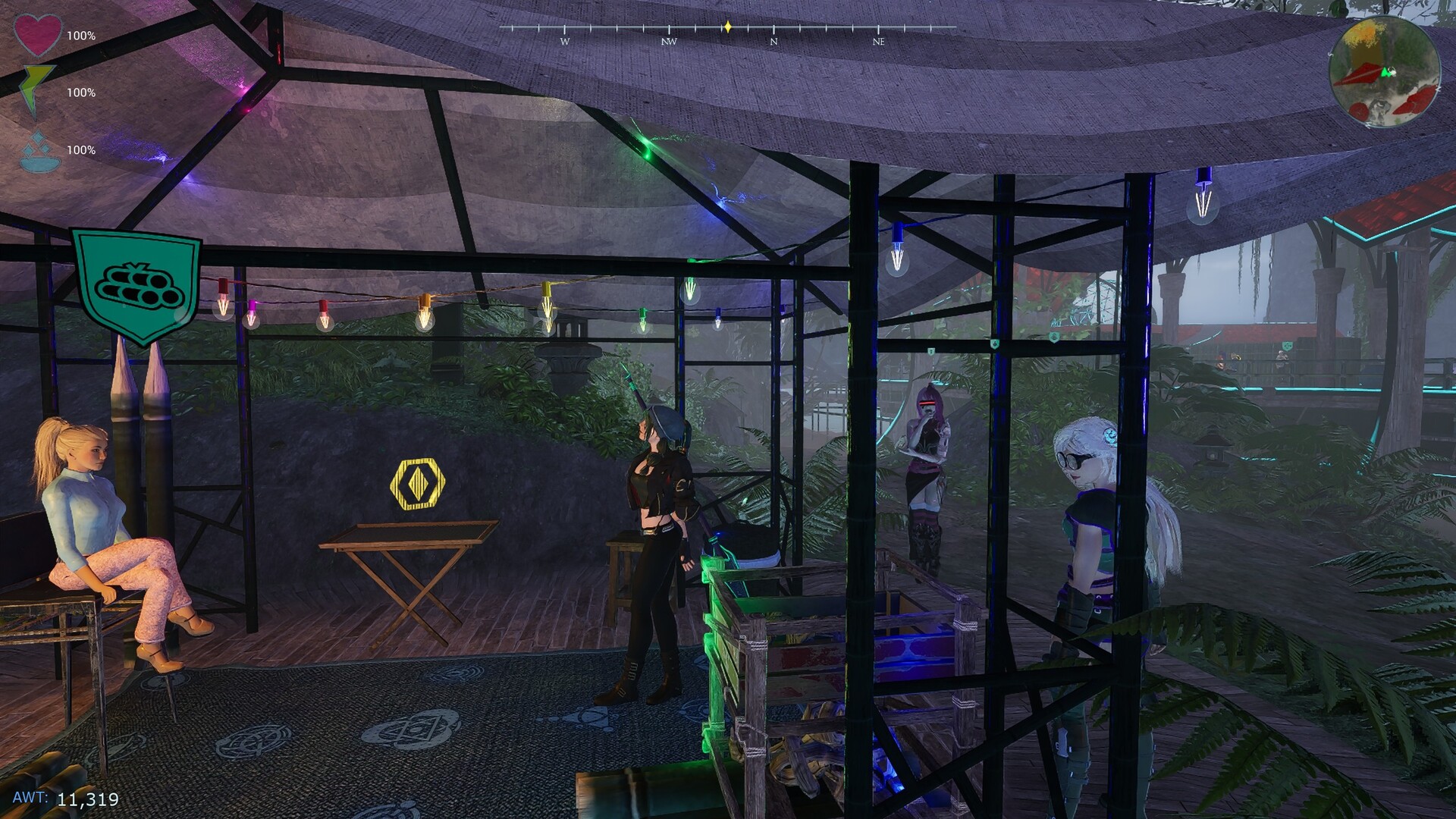Toggle the yellow diamond waypoint on the compass
Screen dimensions: 1456x819
coord(727,25)
